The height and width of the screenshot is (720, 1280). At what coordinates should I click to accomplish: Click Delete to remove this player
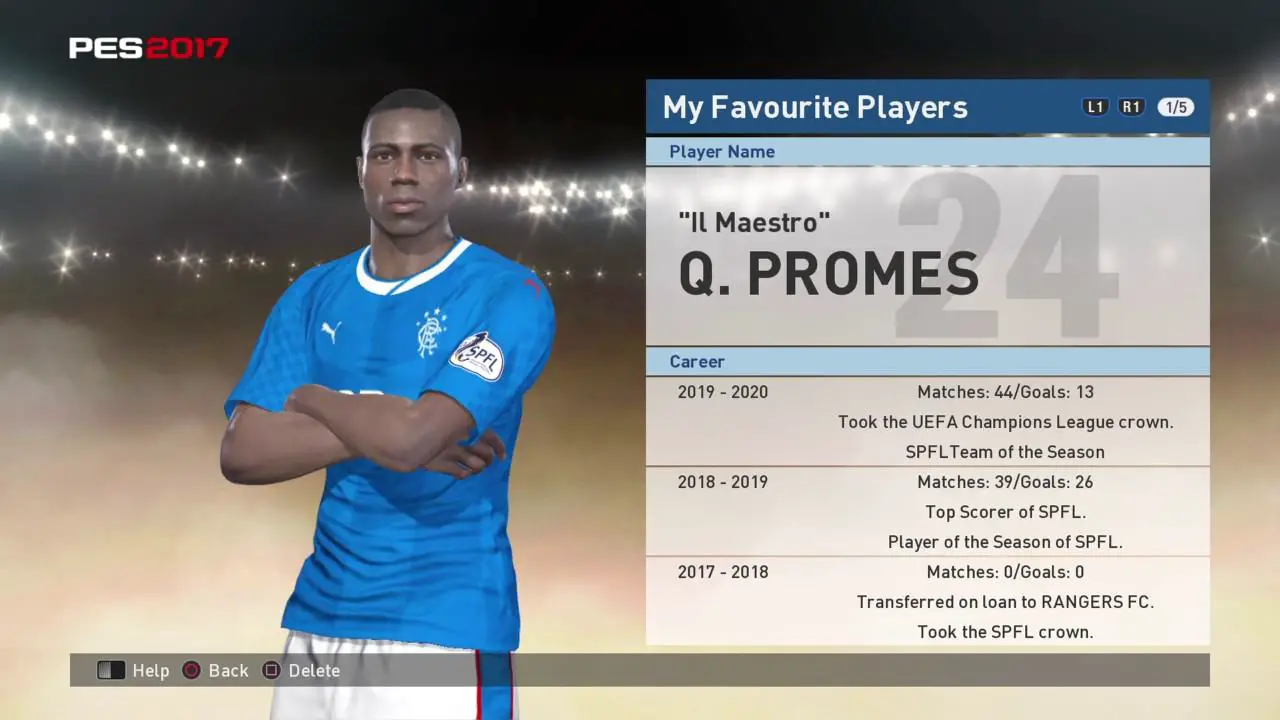click(314, 671)
